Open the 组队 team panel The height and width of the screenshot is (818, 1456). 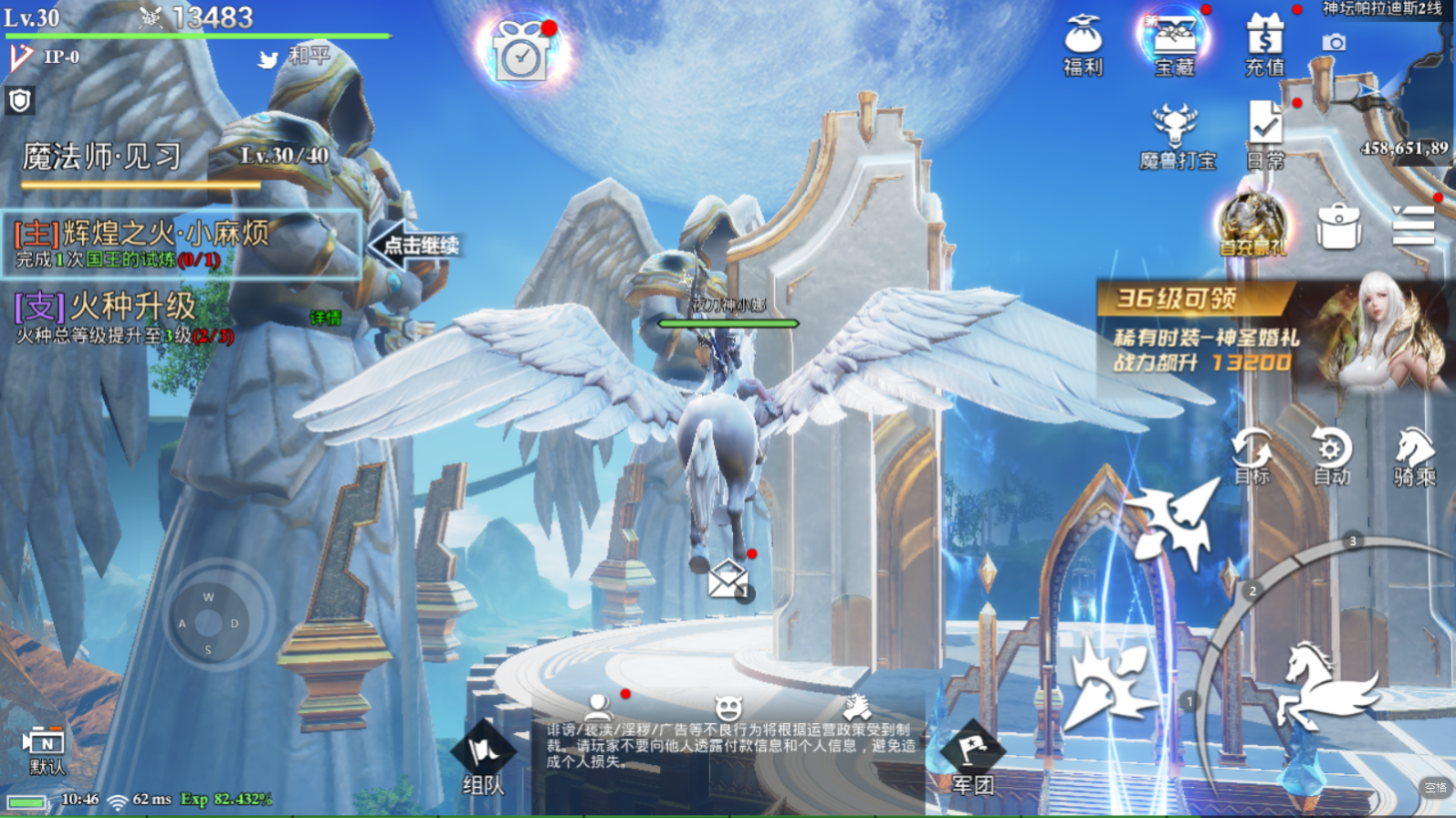483,760
